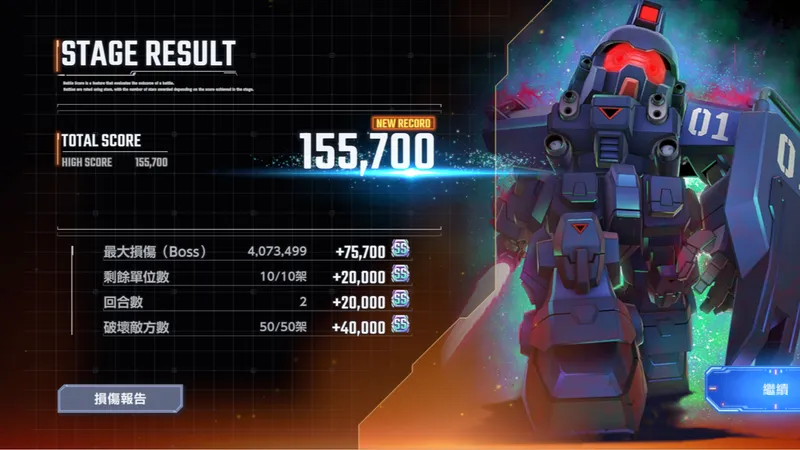Open the 損傷報告 damage report

120,398
